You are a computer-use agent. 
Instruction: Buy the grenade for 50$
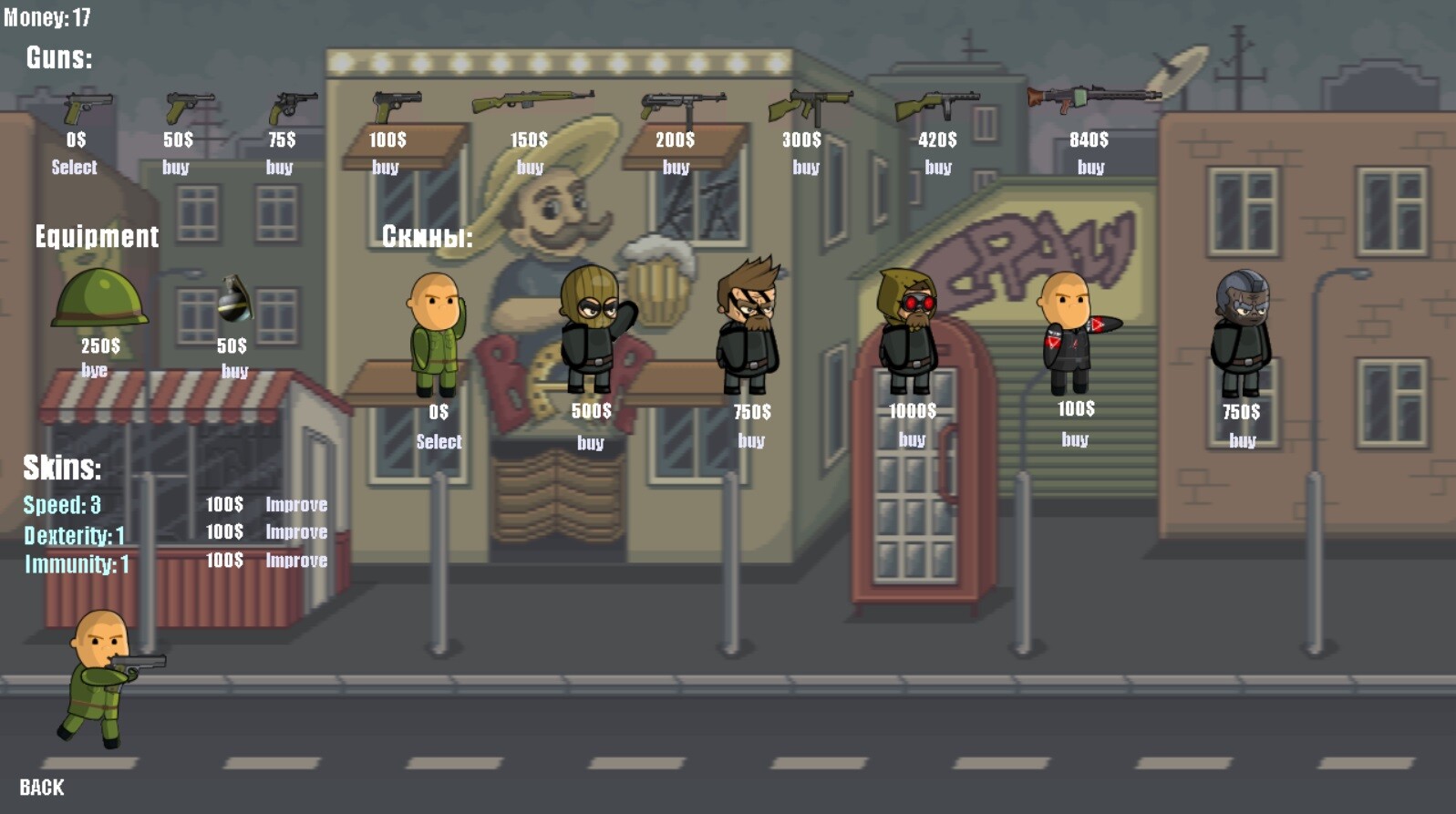pos(232,371)
